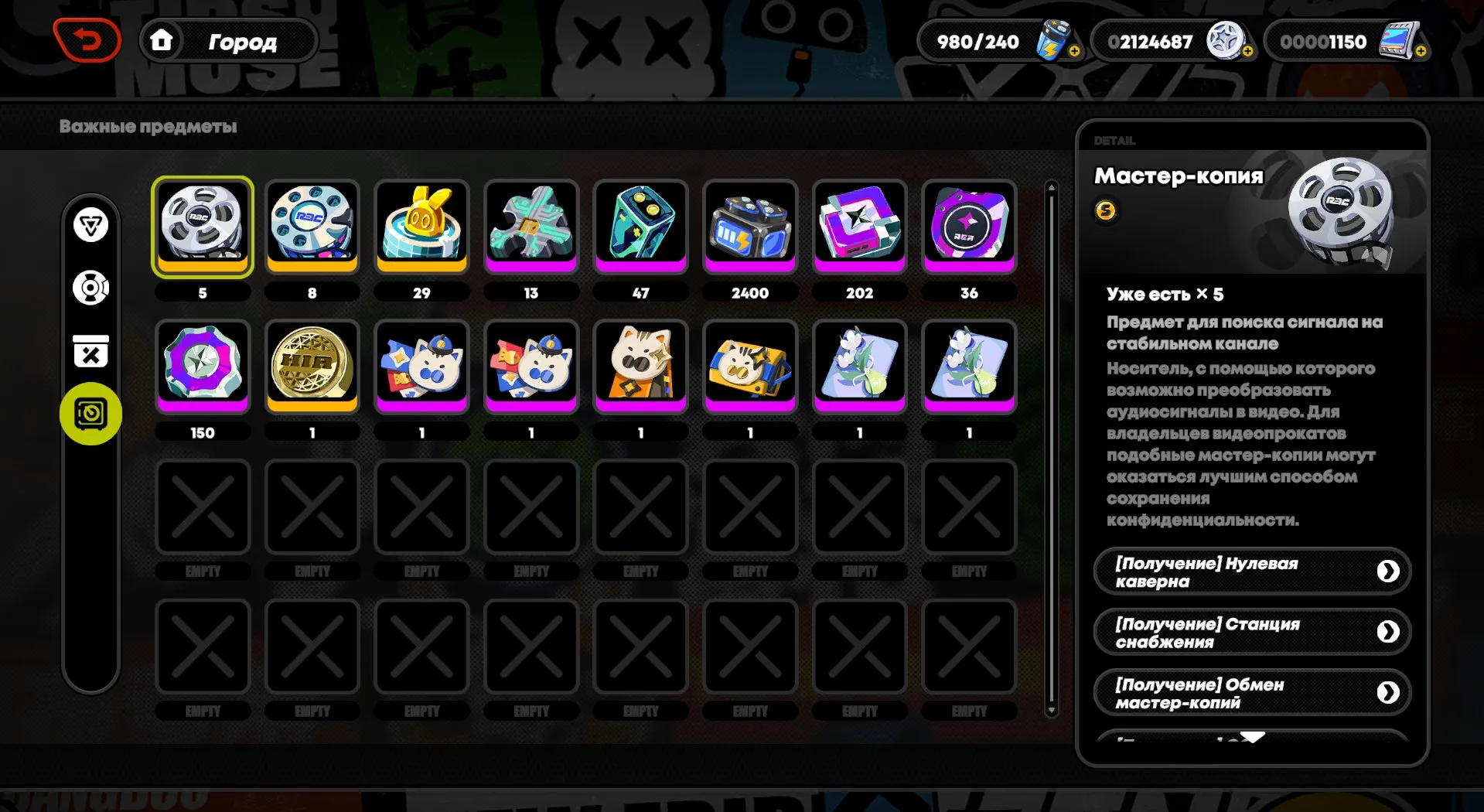
Task: Select the golden bunny trophy item
Action: [421, 226]
